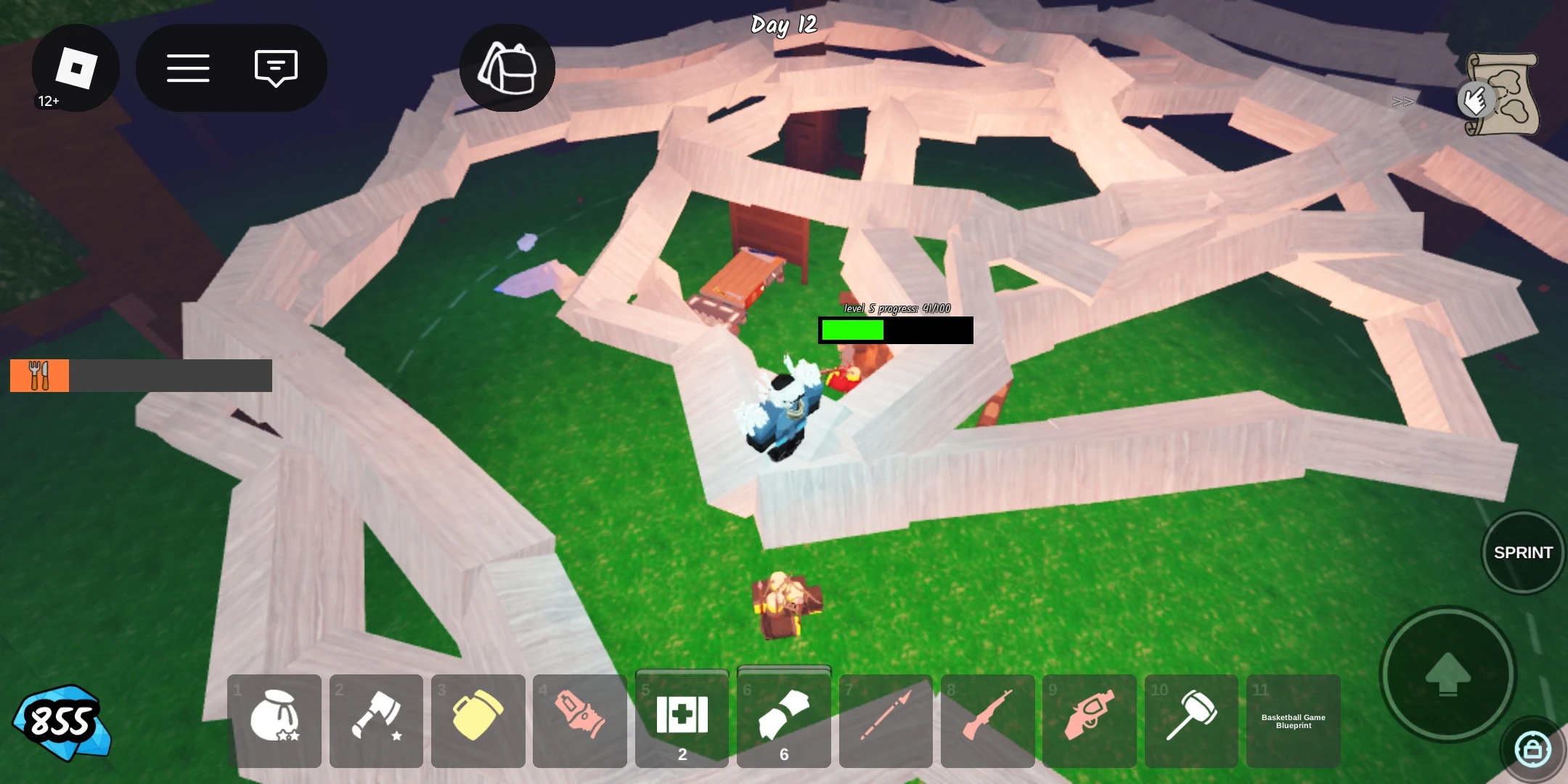Click the level 5 progress bar
The width and height of the screenshot is (1568, 784).
click(895, 330)
